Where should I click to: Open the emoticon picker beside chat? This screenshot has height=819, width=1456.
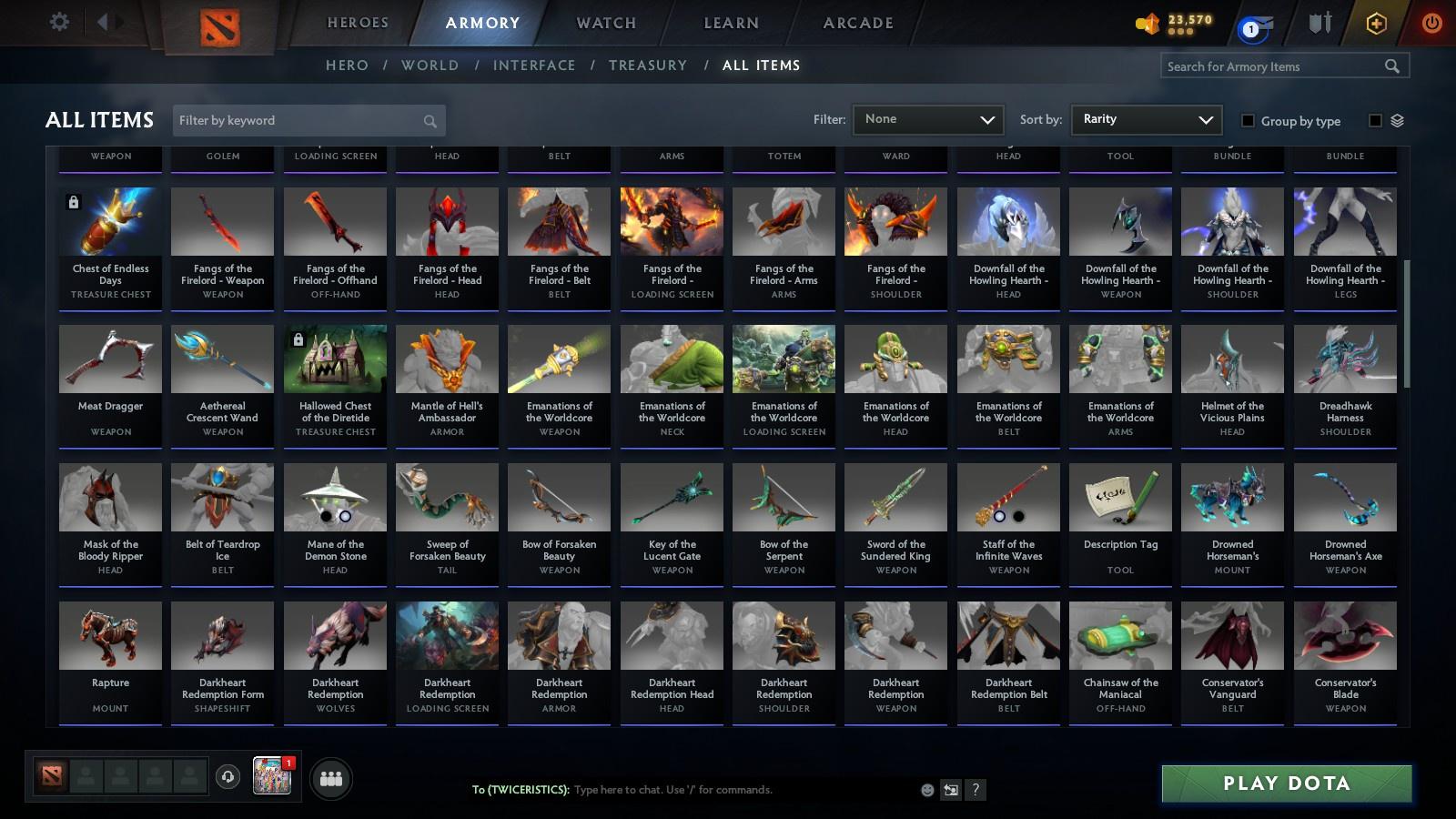tap(926, 790)
